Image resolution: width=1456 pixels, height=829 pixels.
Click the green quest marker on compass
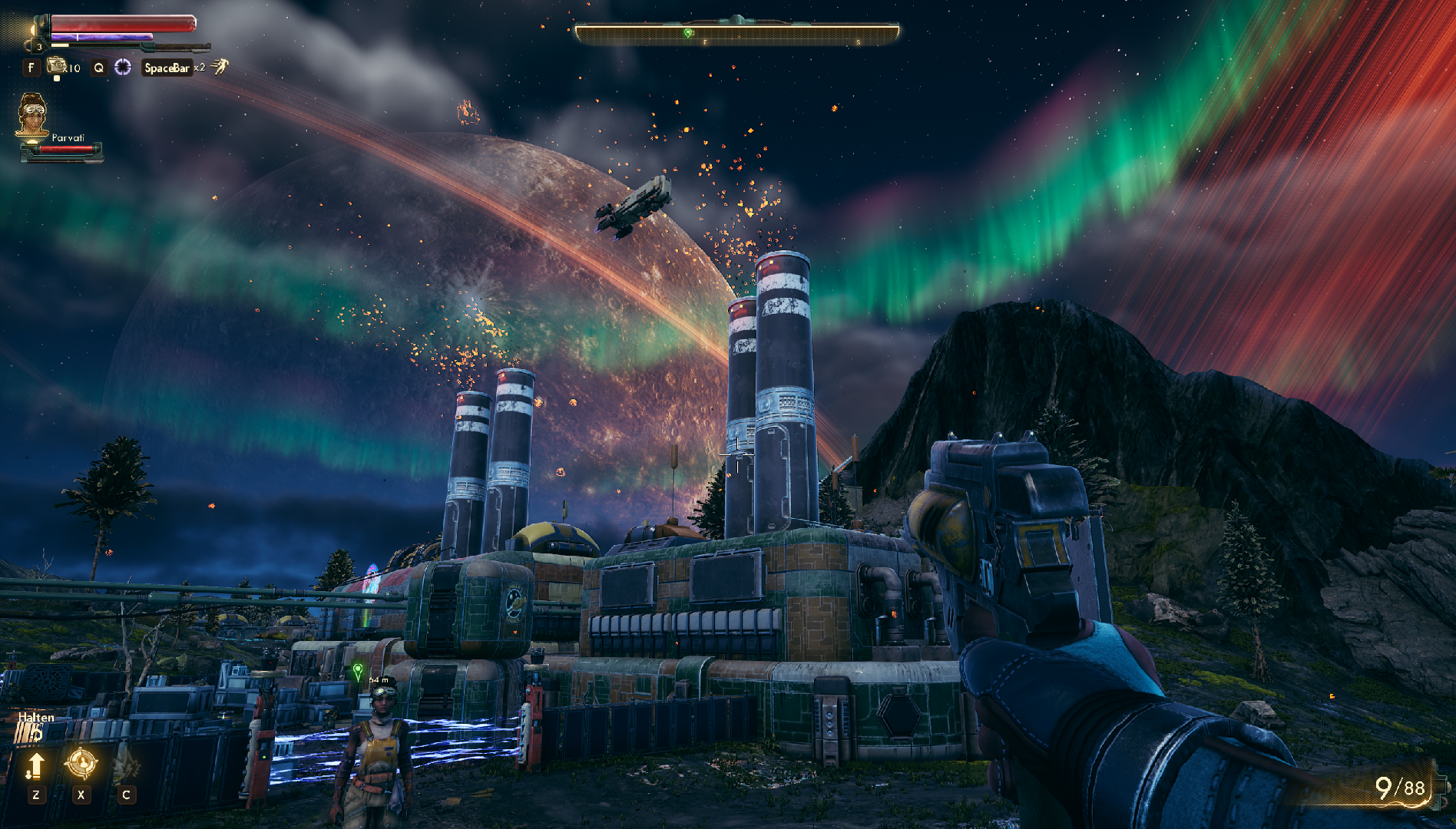[688, 33]
